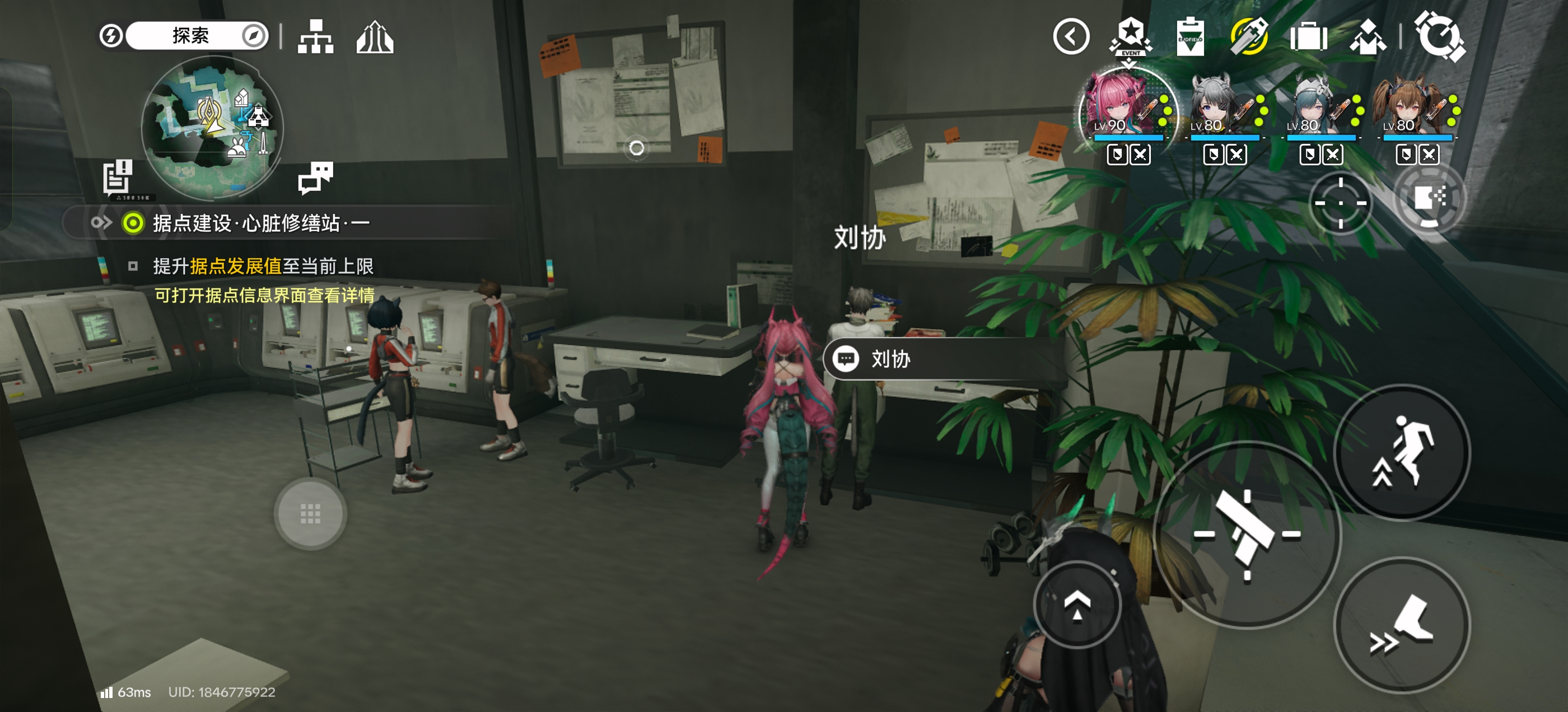This screenshot has height=712, width=1568.
Task: Open the hierarchy network icon
Action: point(315,36)
